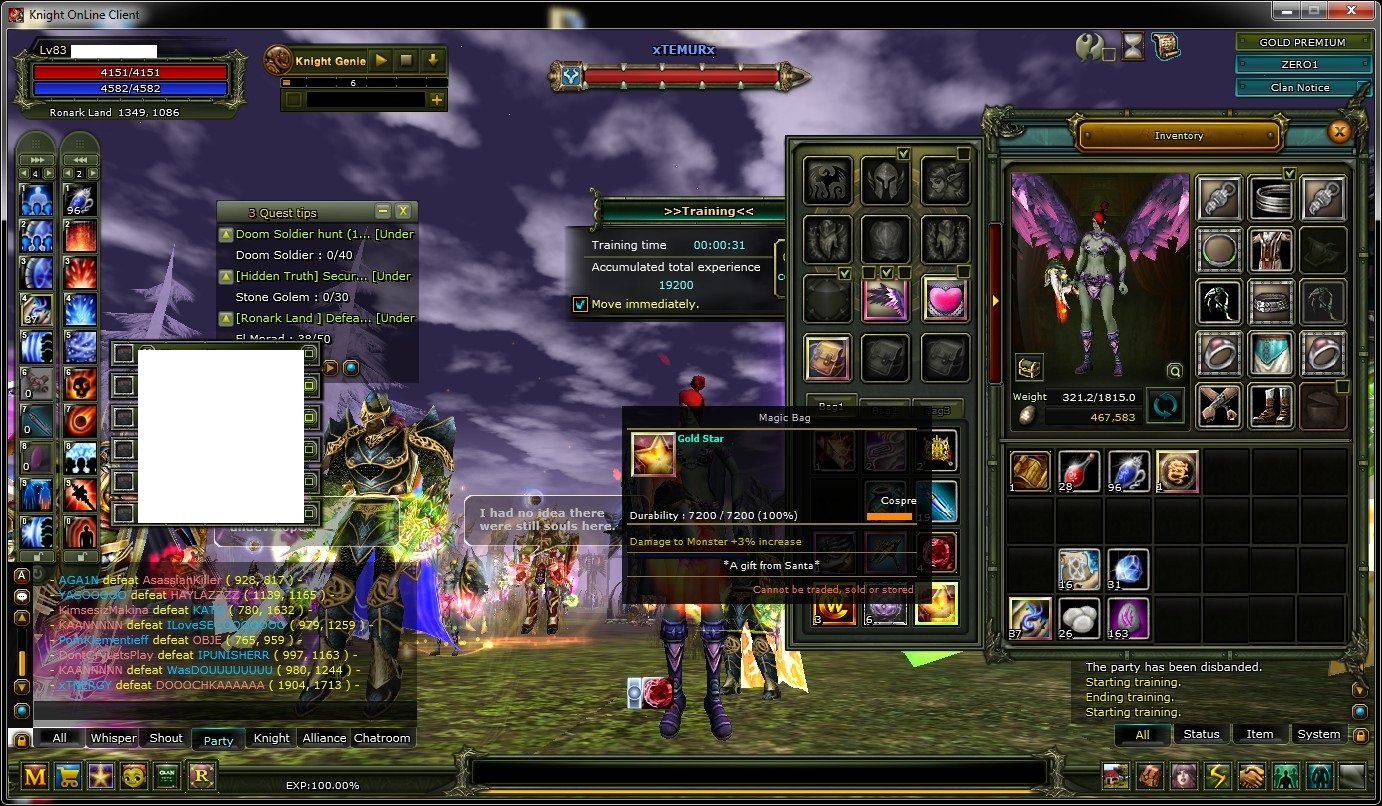Click the blue refresh arrows inventory button

pyautogui.click(x=1164, y=406)
